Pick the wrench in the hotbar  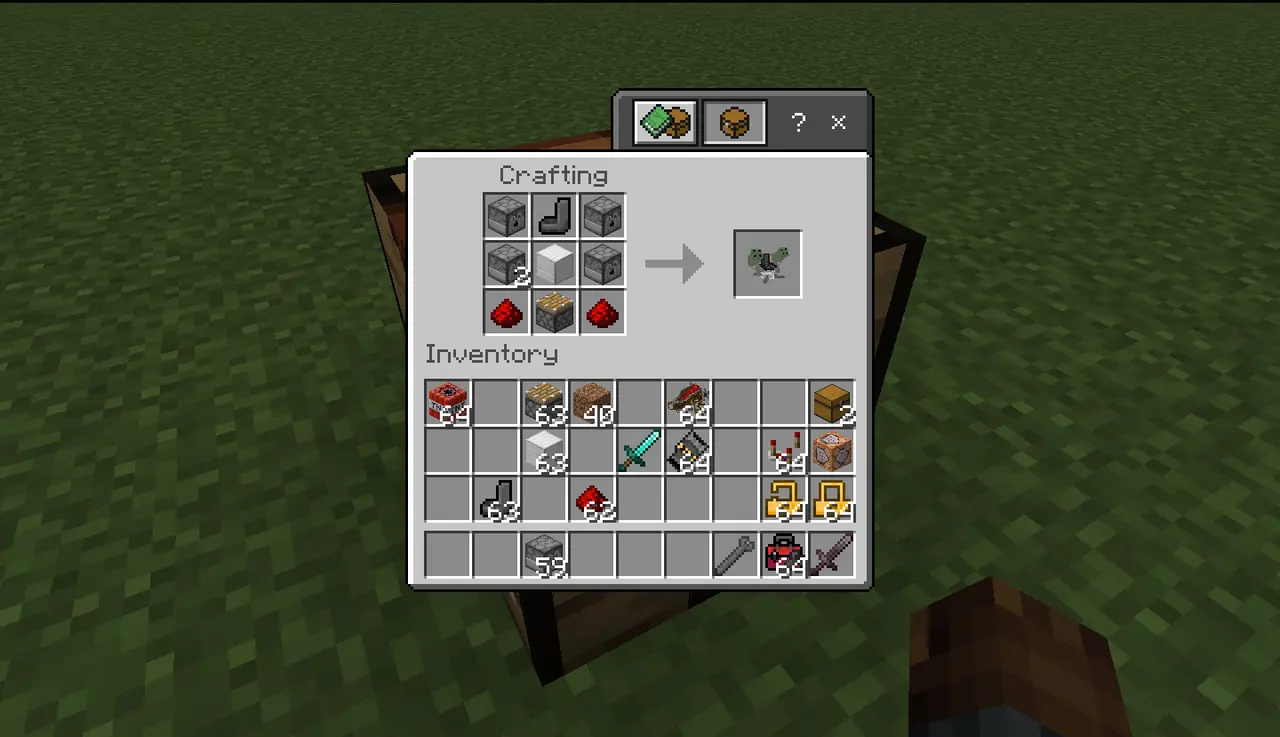coord(736,554)
